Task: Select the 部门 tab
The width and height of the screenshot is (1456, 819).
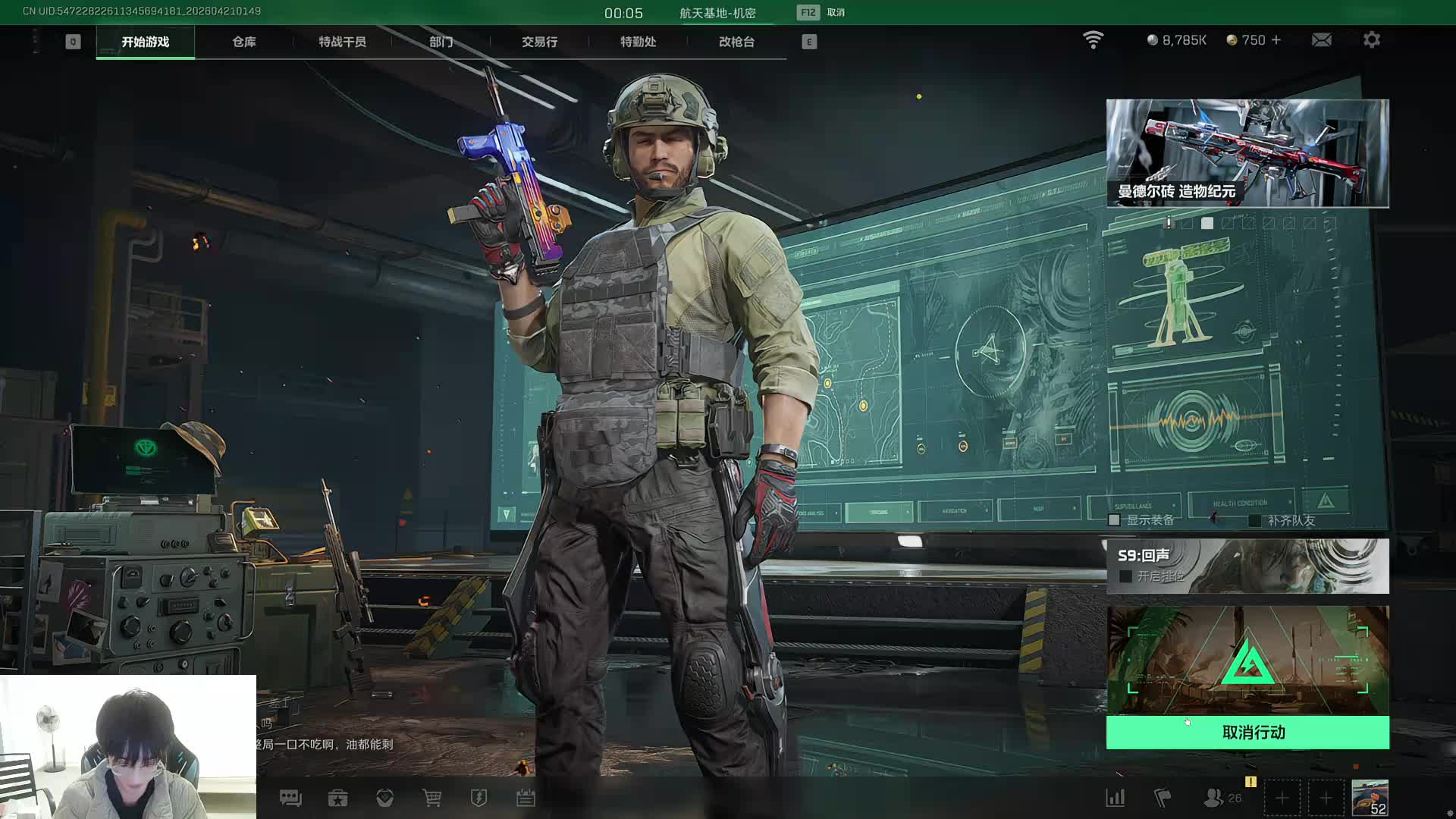Action: click(441, 42)
